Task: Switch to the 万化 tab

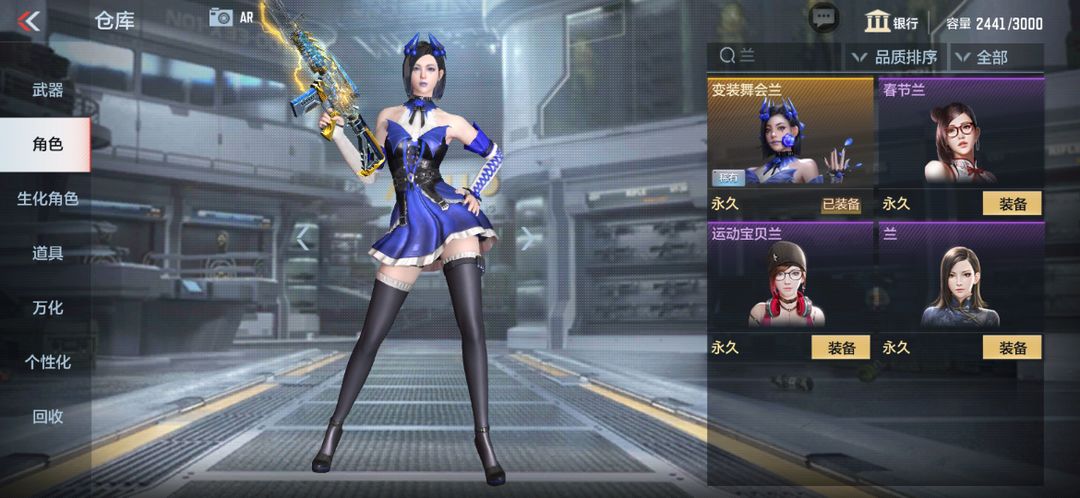Action: pos(47,307)
